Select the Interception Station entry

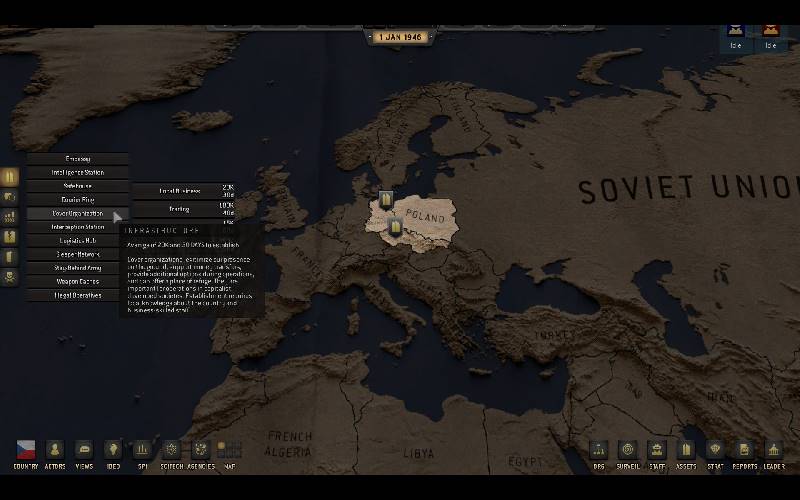pyautogui.click(x=78, y=227)
